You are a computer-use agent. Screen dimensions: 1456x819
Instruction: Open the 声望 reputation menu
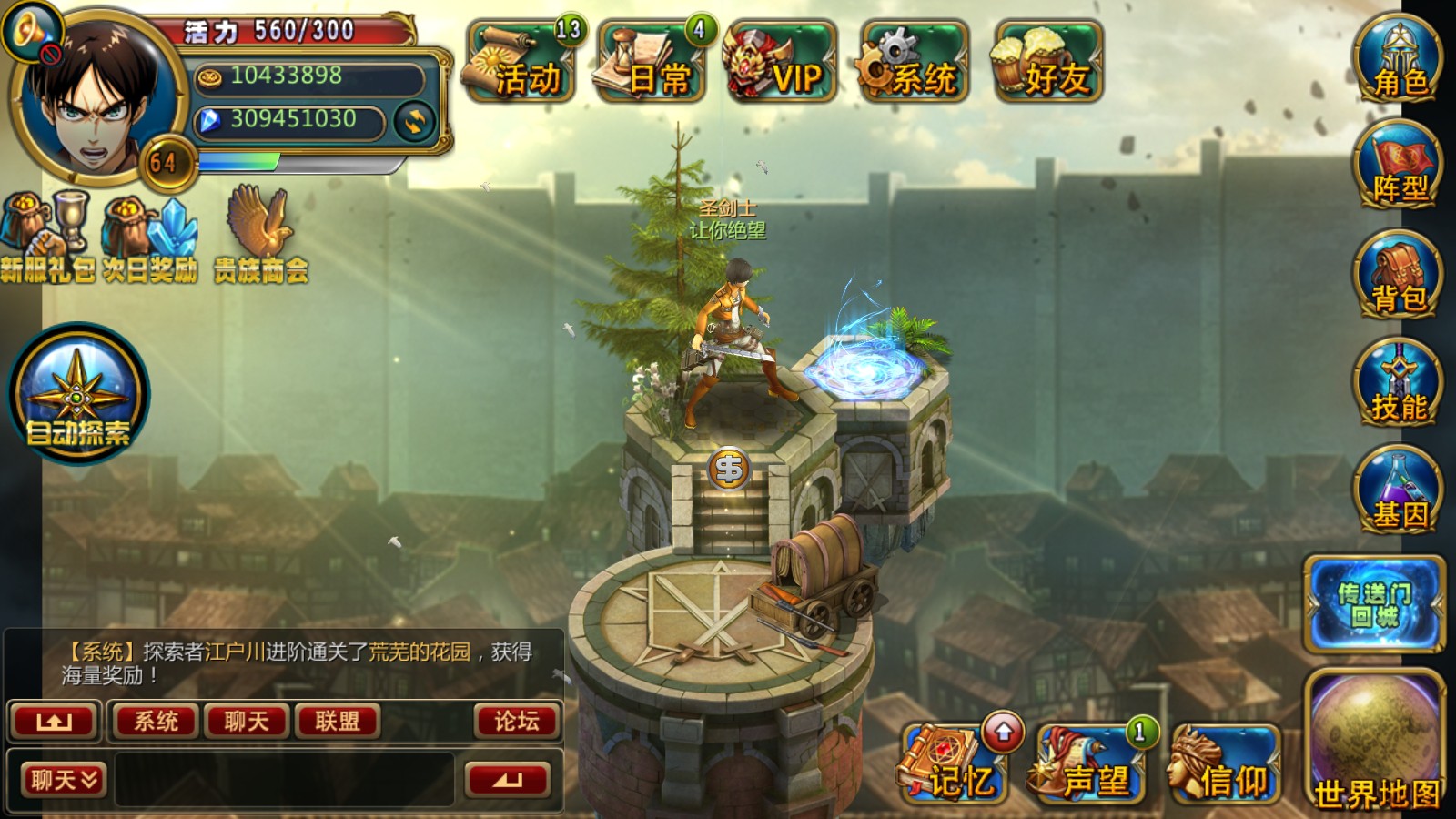point(1088,765)
